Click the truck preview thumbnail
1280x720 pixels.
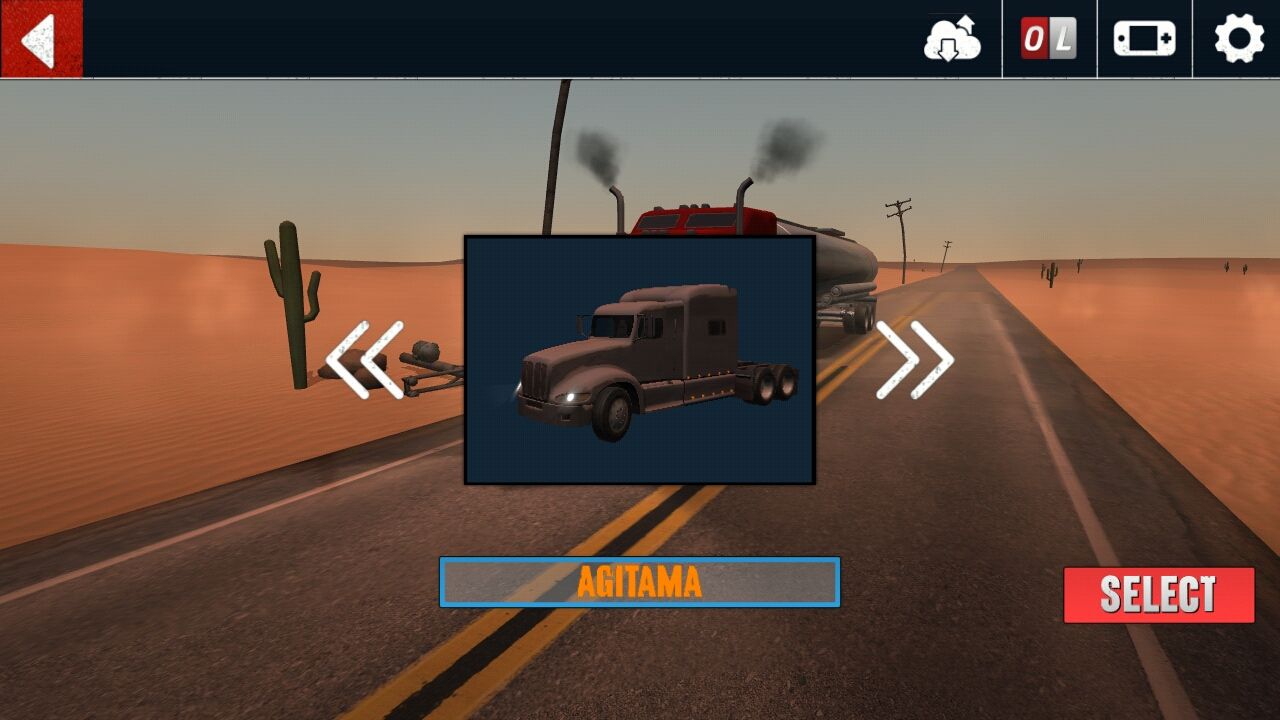[640, 360]
